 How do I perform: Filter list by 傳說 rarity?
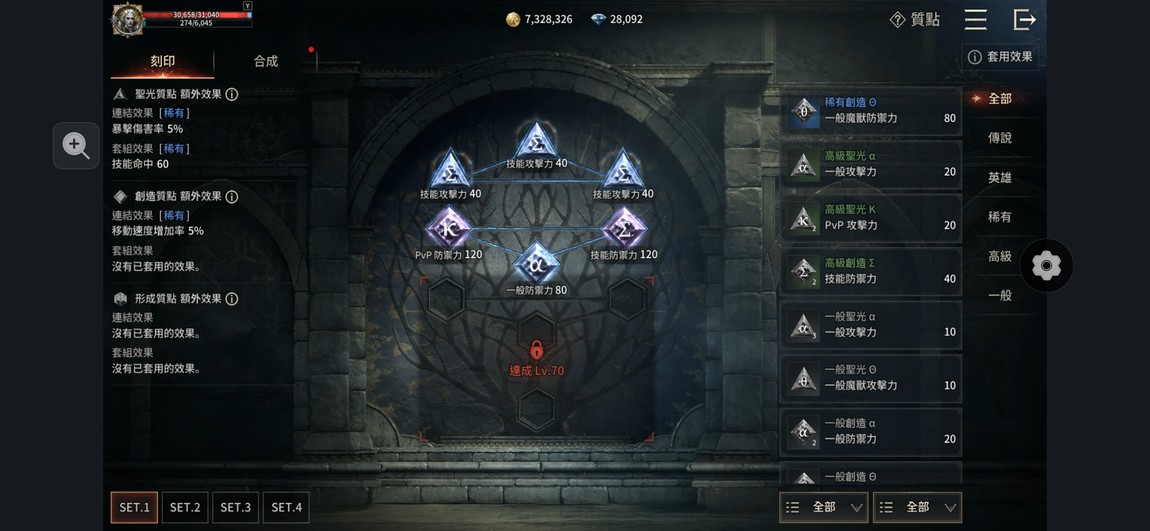tap(999, 138)
